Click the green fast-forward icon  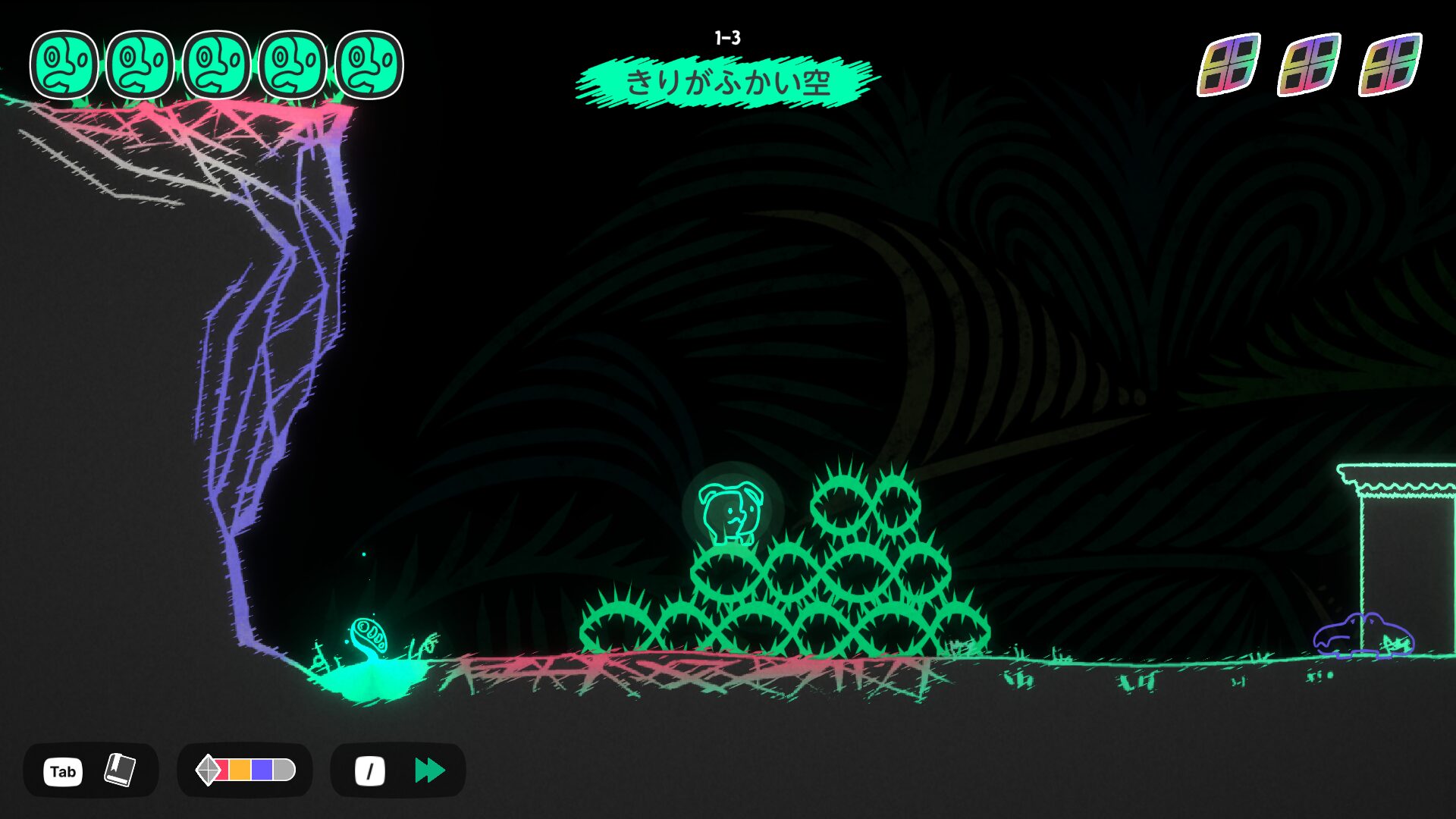coord(429,770)
